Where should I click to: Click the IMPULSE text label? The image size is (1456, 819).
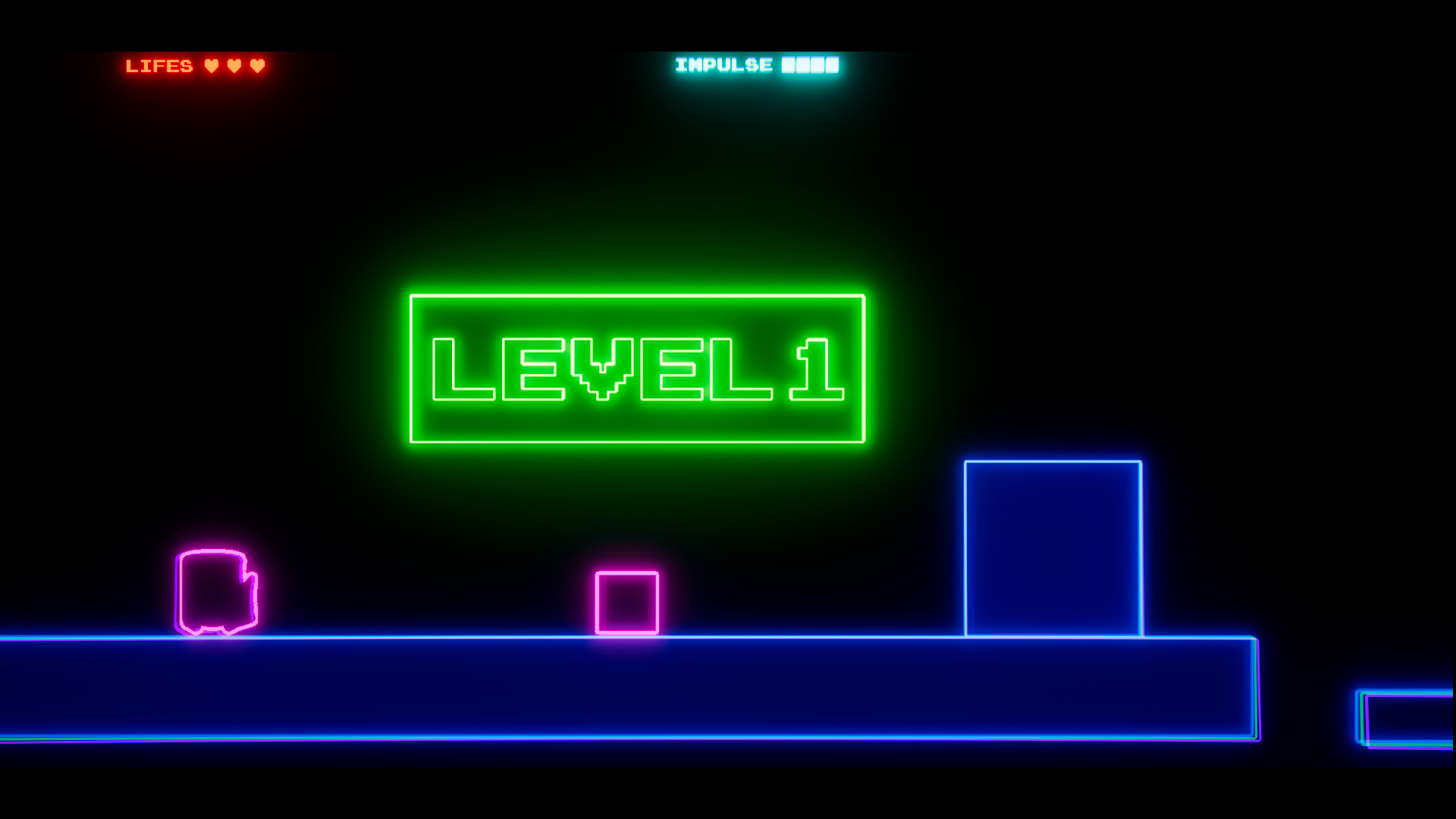[723, 64]
